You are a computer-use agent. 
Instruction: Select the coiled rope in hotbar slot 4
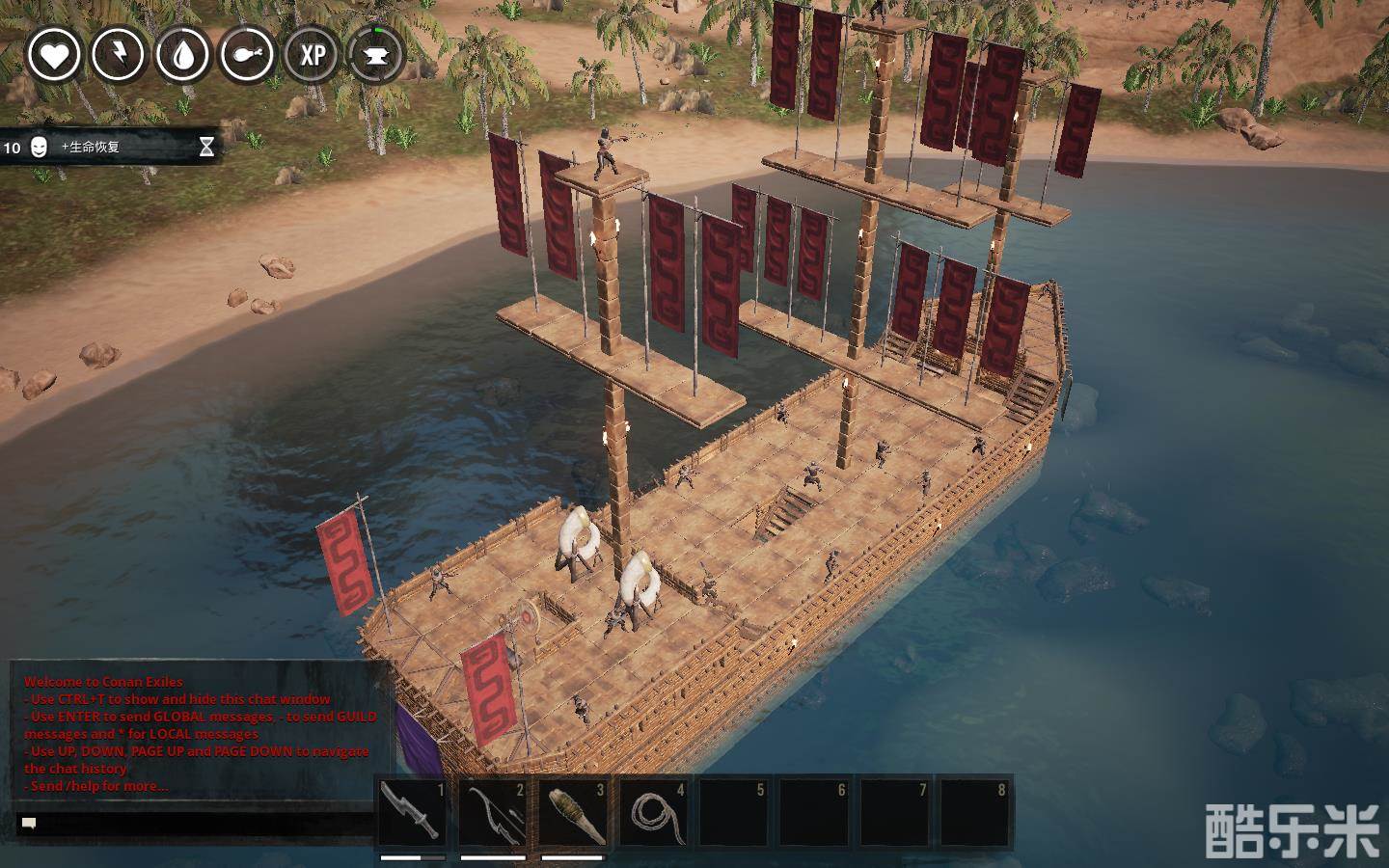click(654, 812)
